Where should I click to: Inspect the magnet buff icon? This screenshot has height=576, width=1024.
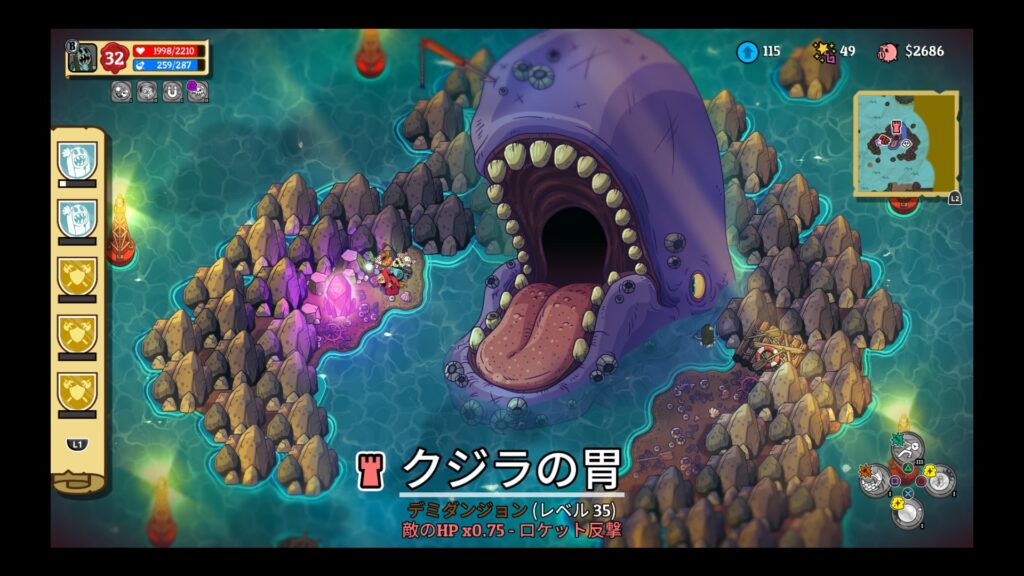click(x=172, y=92)
